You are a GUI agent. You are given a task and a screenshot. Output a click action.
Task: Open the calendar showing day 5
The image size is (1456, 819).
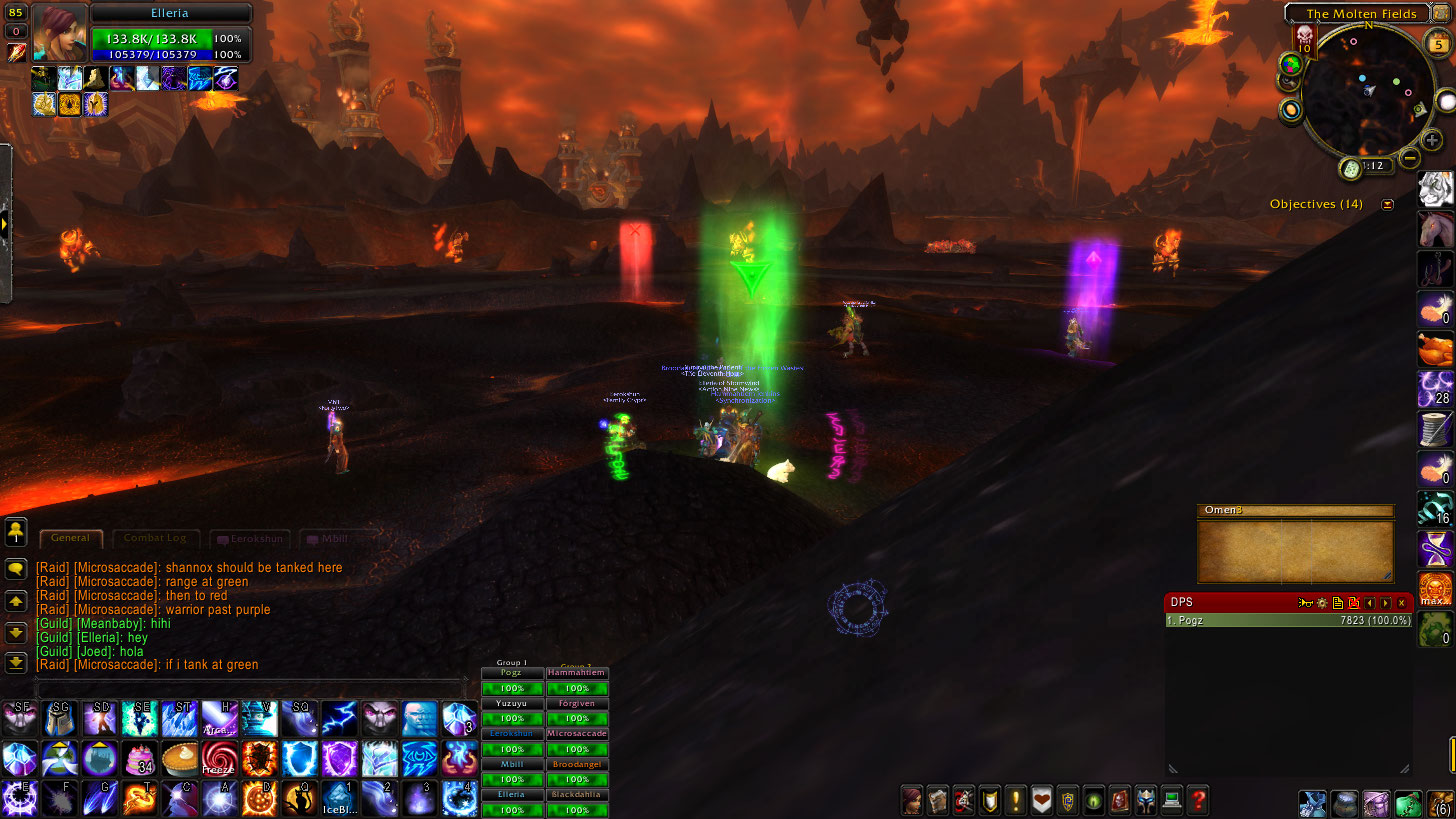tap(1438, 44)
